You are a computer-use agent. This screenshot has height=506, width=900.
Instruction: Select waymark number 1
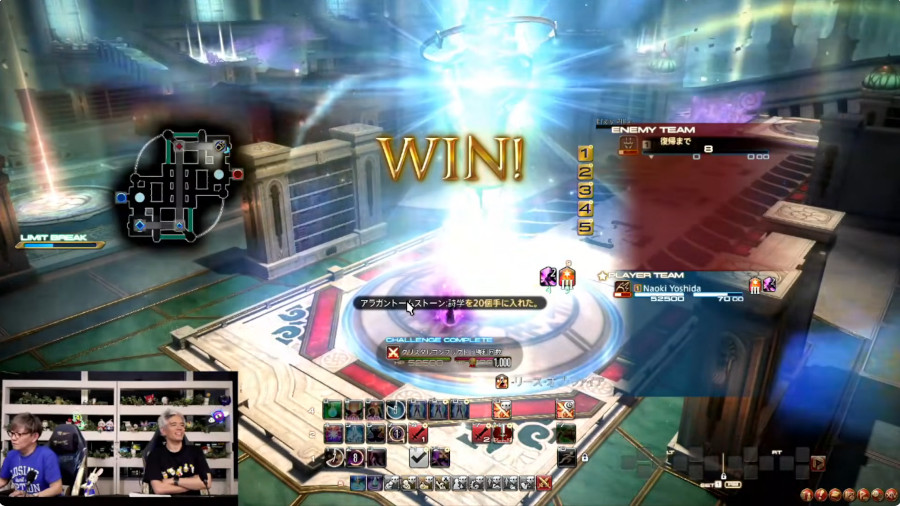point(585,153)
